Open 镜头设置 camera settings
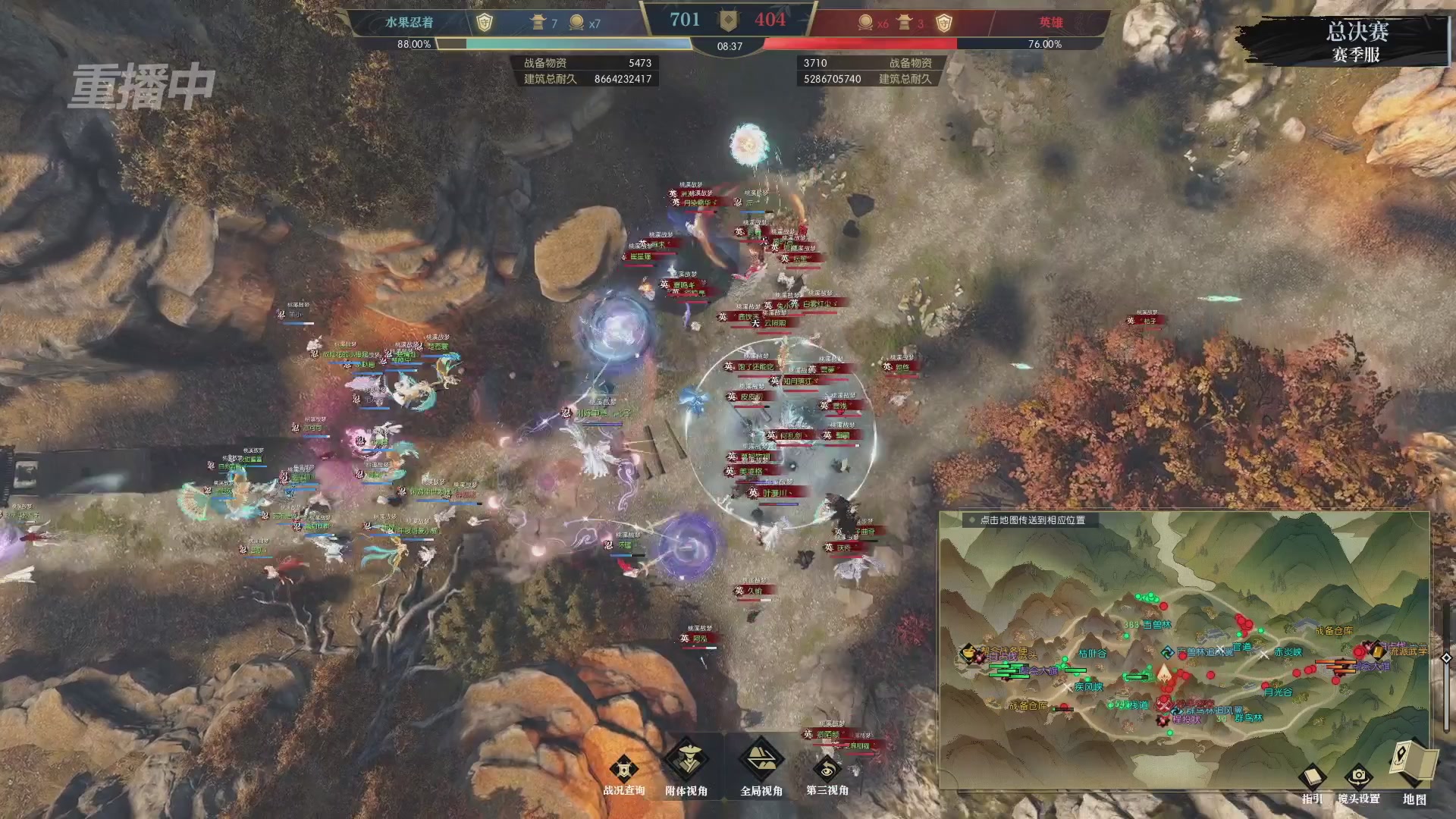The width and height of the screenshot is (1456, 819). [1358, 779]
